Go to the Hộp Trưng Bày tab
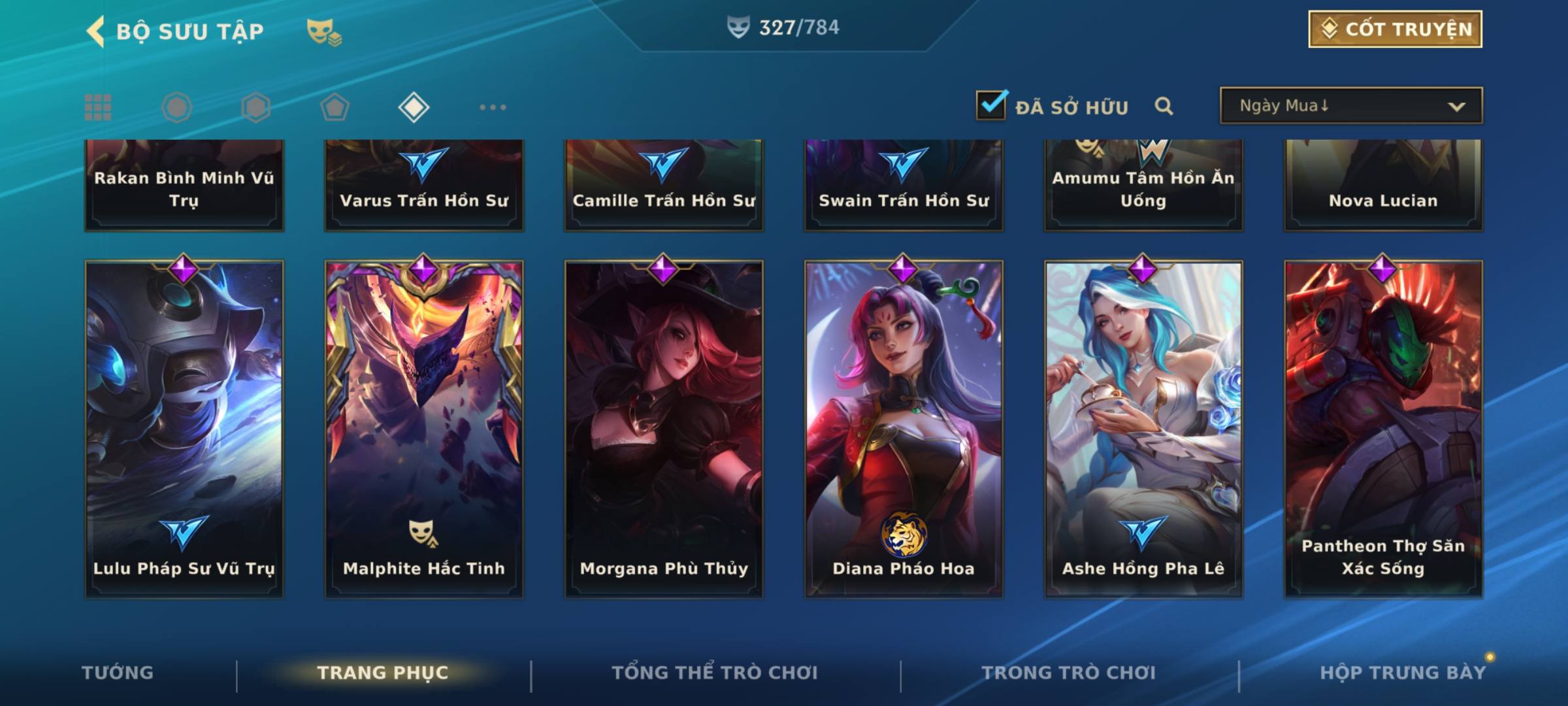Image resolution: width=1568 pixels, height=706 pixels. click(1402, 673)
